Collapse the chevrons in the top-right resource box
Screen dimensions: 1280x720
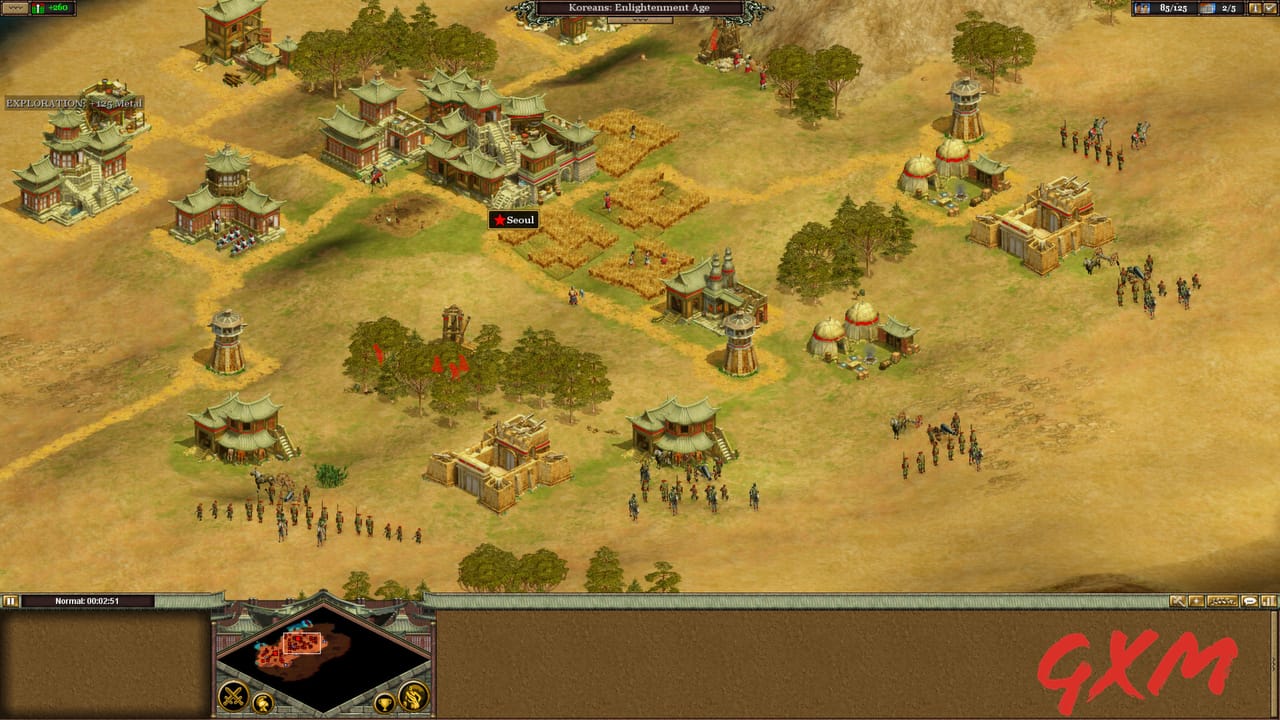point(1269,8)
